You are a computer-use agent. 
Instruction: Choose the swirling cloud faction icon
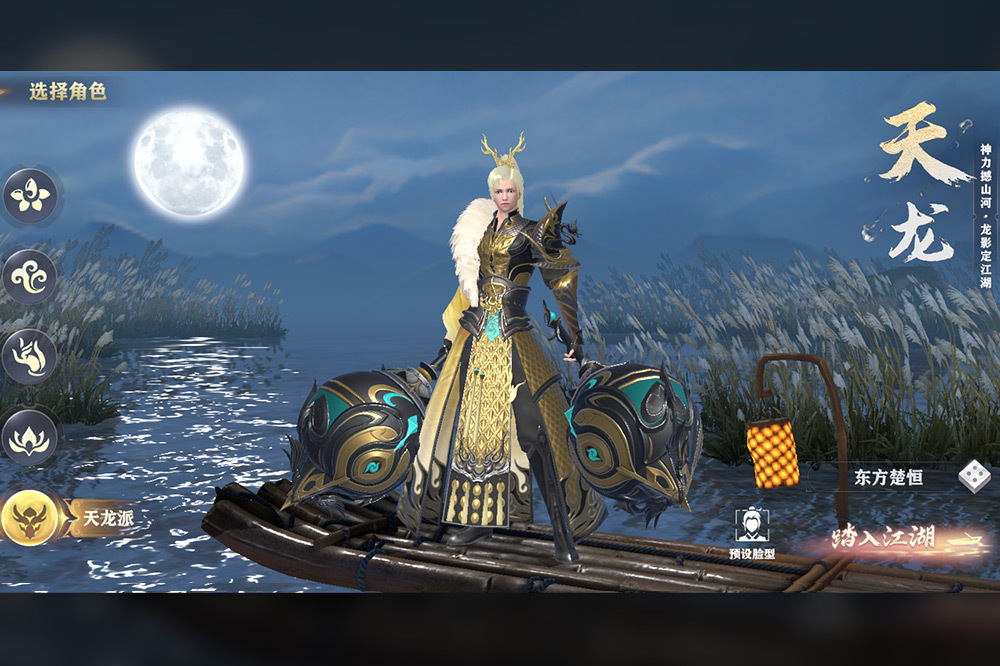pos(30,276)
